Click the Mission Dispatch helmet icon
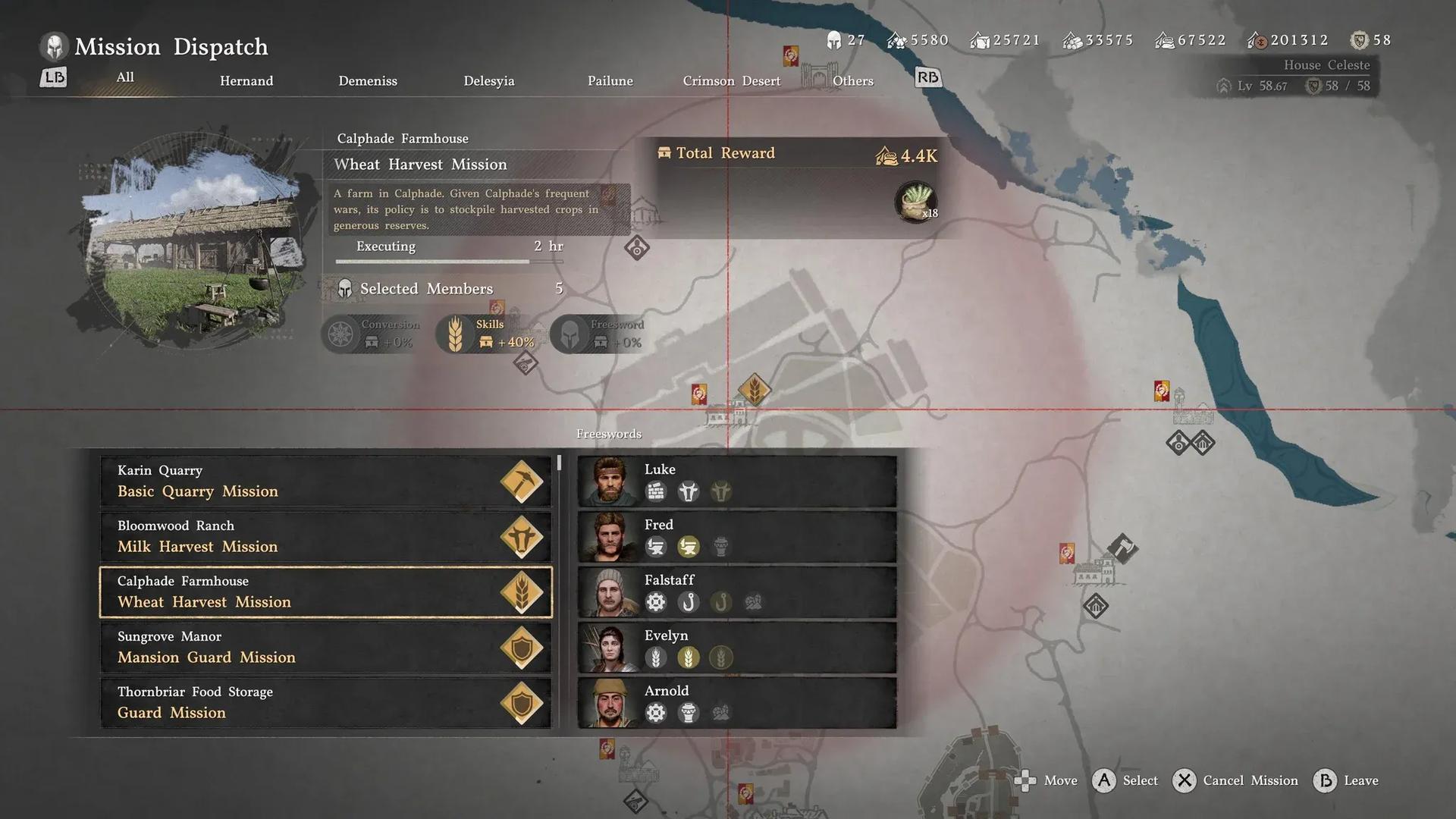 (x=52, y=46)
